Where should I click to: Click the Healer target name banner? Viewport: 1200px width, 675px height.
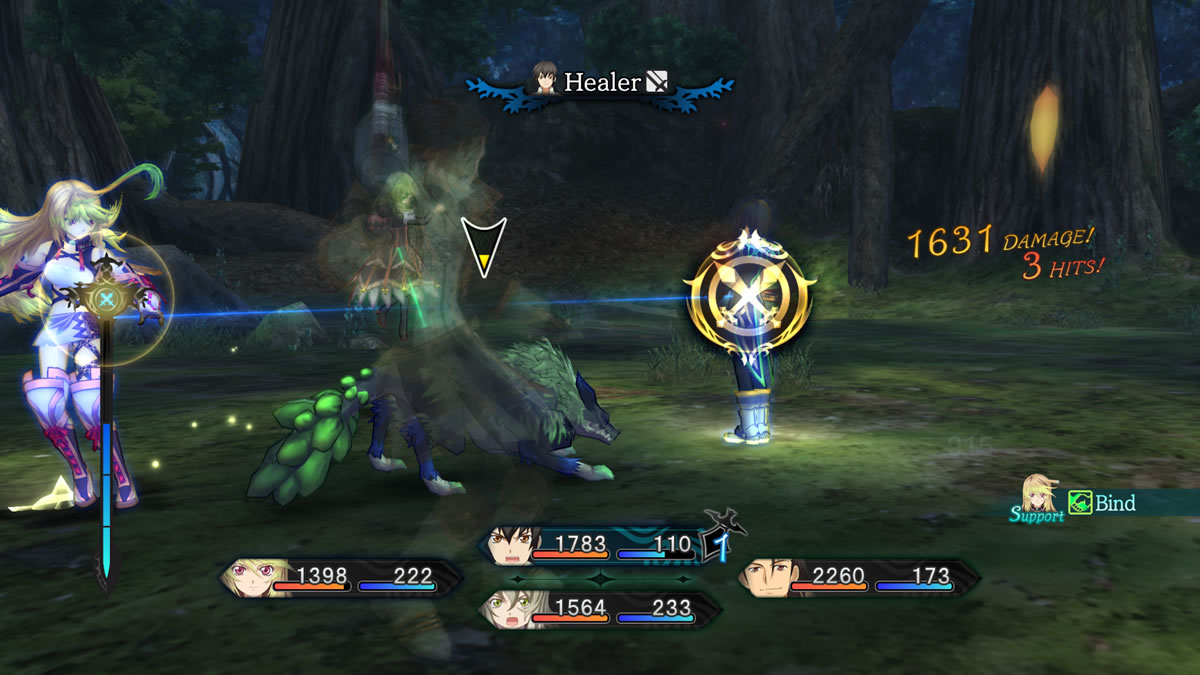click(x=600, y=83)
